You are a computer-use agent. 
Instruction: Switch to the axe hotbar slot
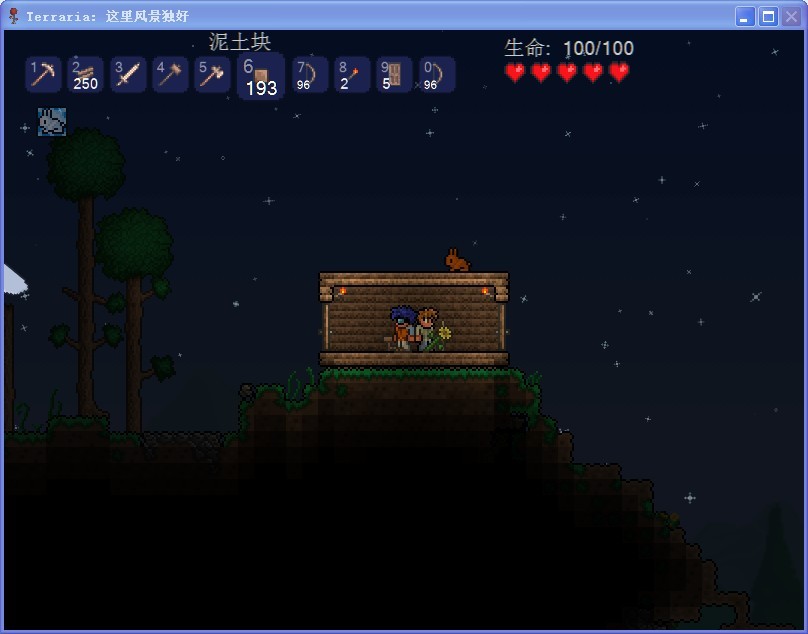(x=212, y=75)
